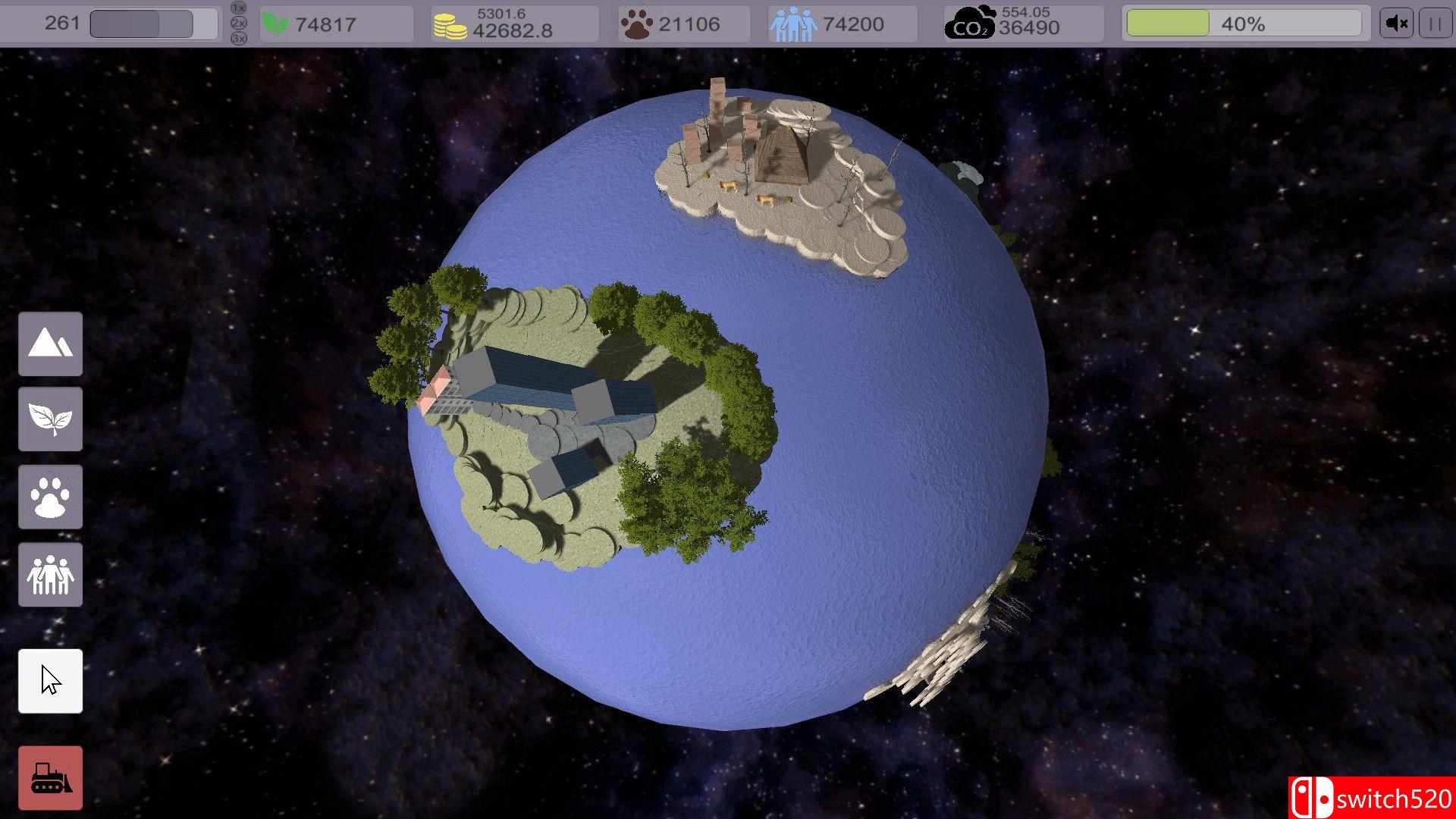The height and width of the screenshot is (819, 1456).
Task: Enable 2x game speed
Action: [x=238, y=23]
